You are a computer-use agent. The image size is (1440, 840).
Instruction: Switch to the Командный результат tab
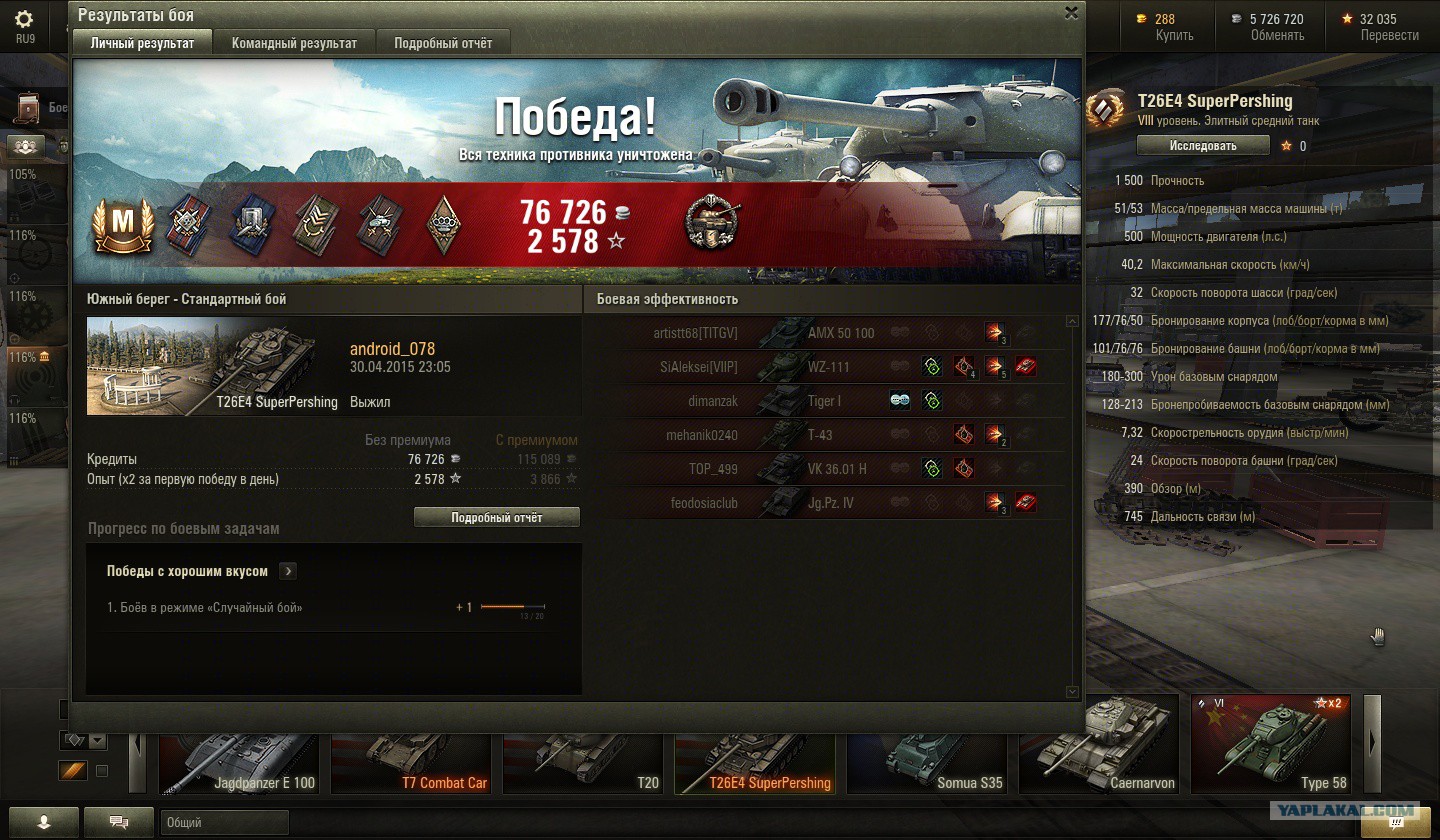294,44
